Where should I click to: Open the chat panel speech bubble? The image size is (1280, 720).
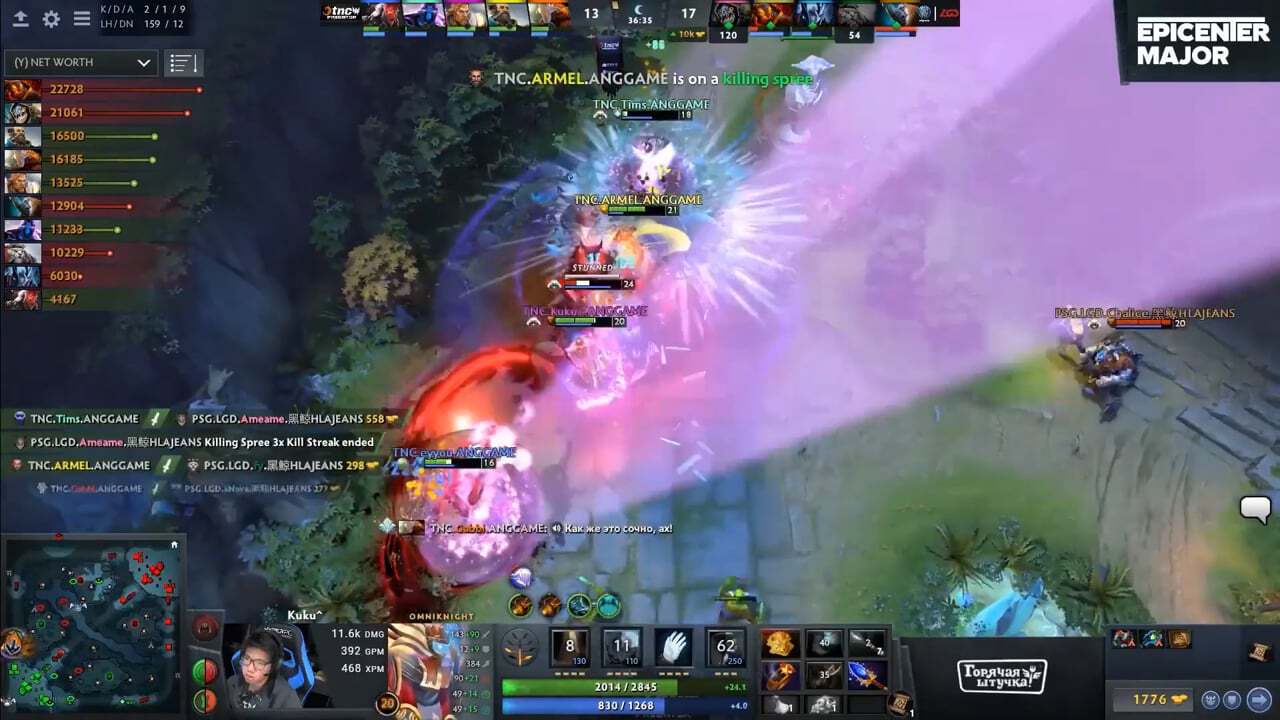1254,509
